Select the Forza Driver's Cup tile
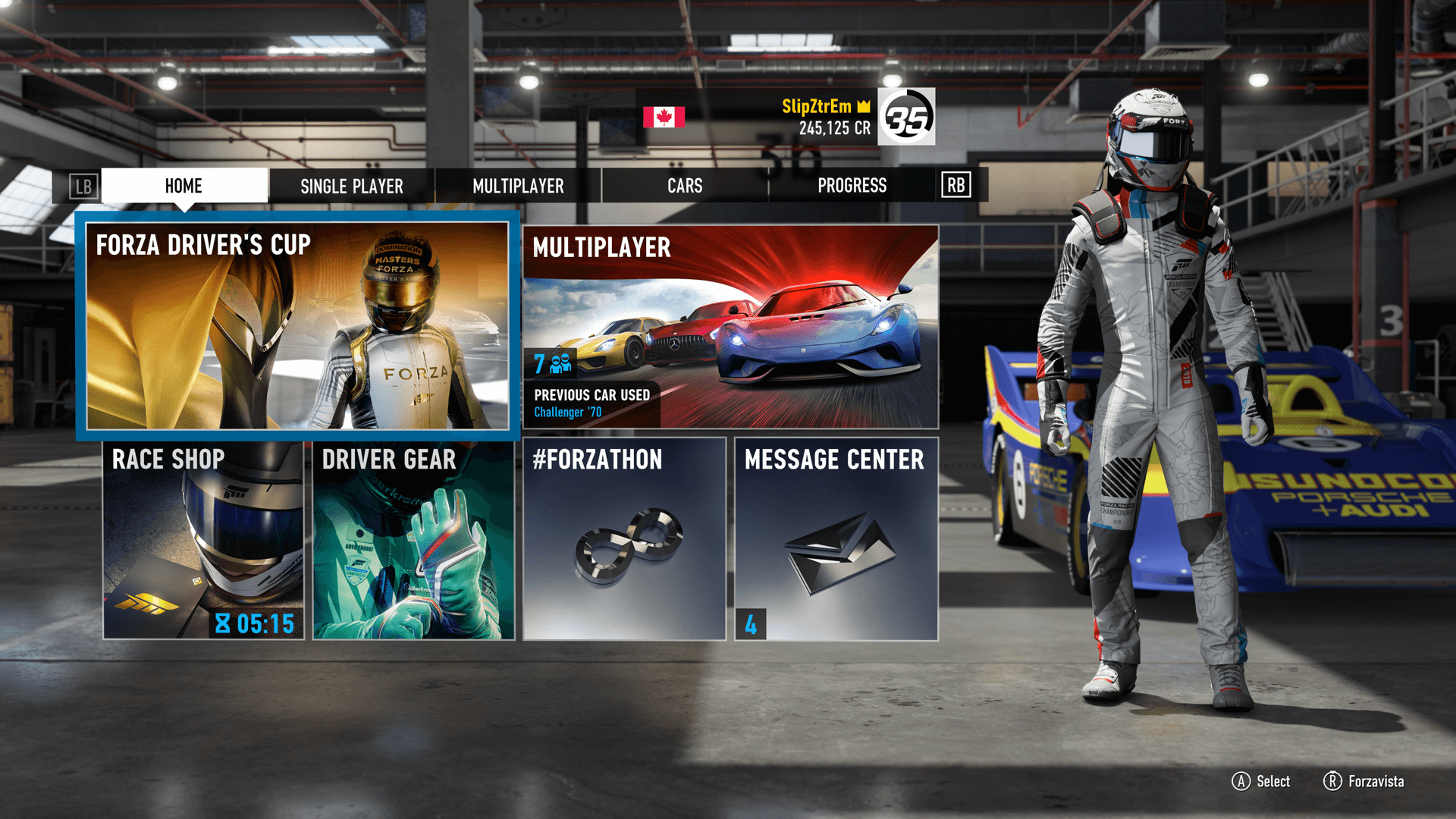Image resolution: width=1456 pixels, height=819 pixels. 297,326
